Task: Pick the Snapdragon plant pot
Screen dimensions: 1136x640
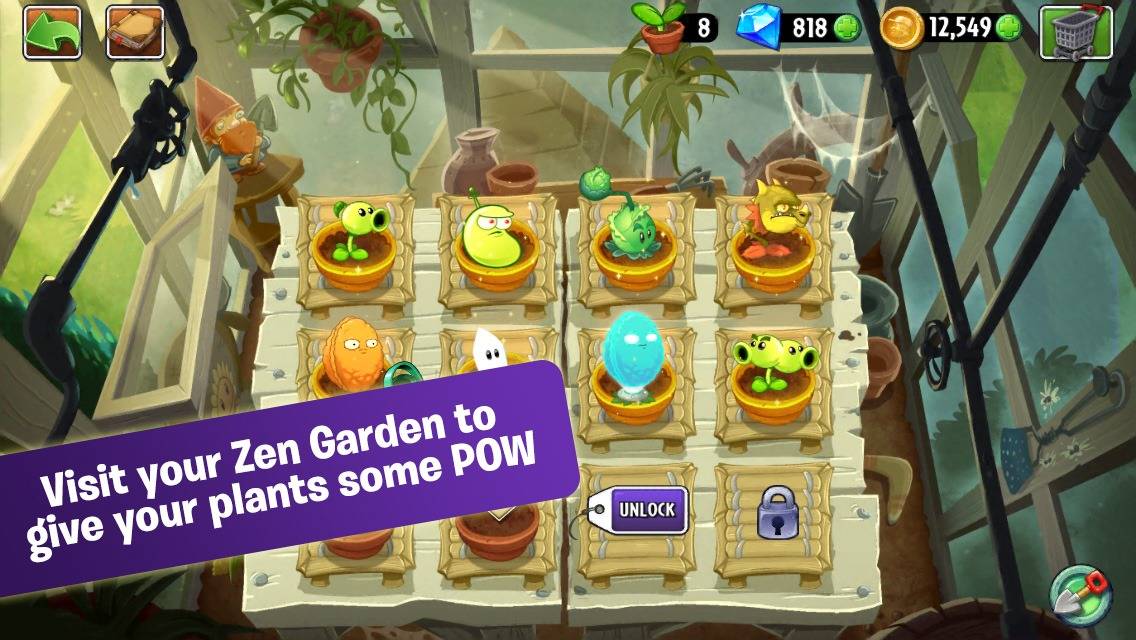Action: pyautogui.click(x=770, y=238)
